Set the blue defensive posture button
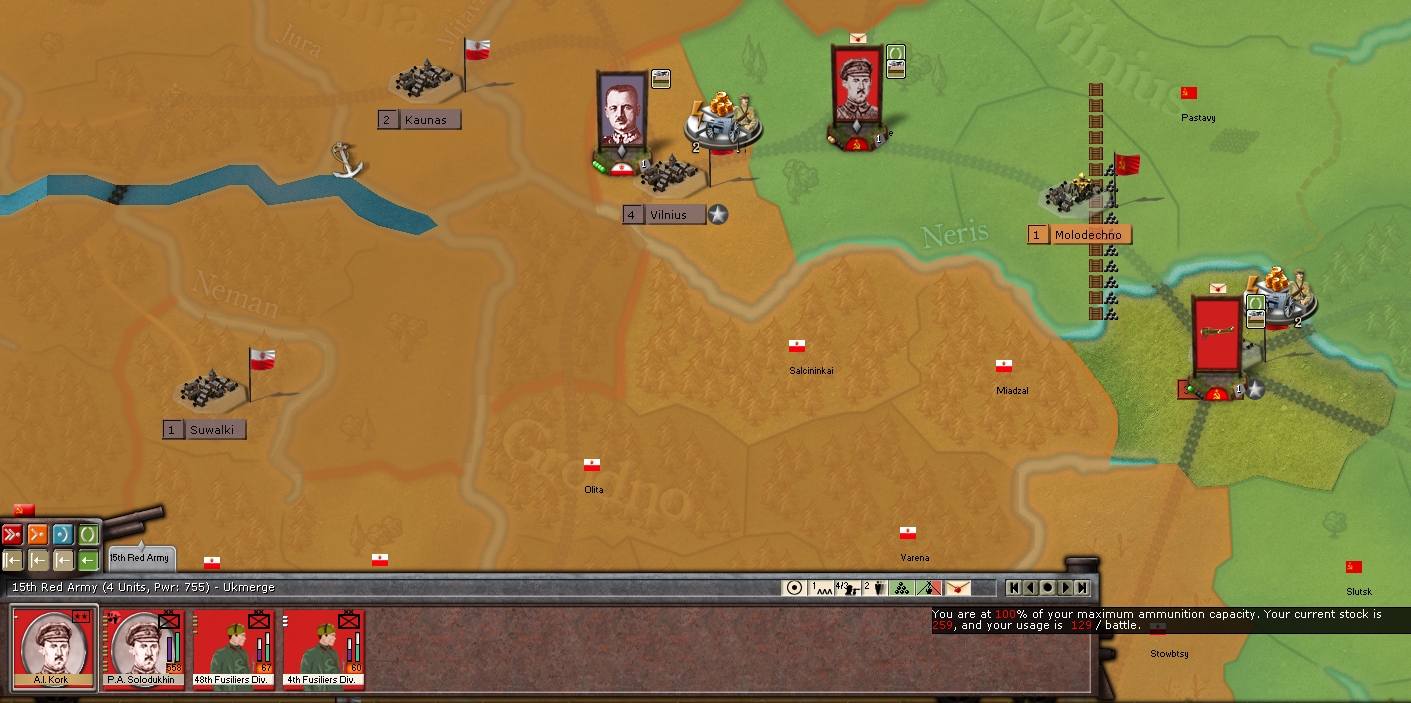1411x703 pixels. tap(63, 535)
